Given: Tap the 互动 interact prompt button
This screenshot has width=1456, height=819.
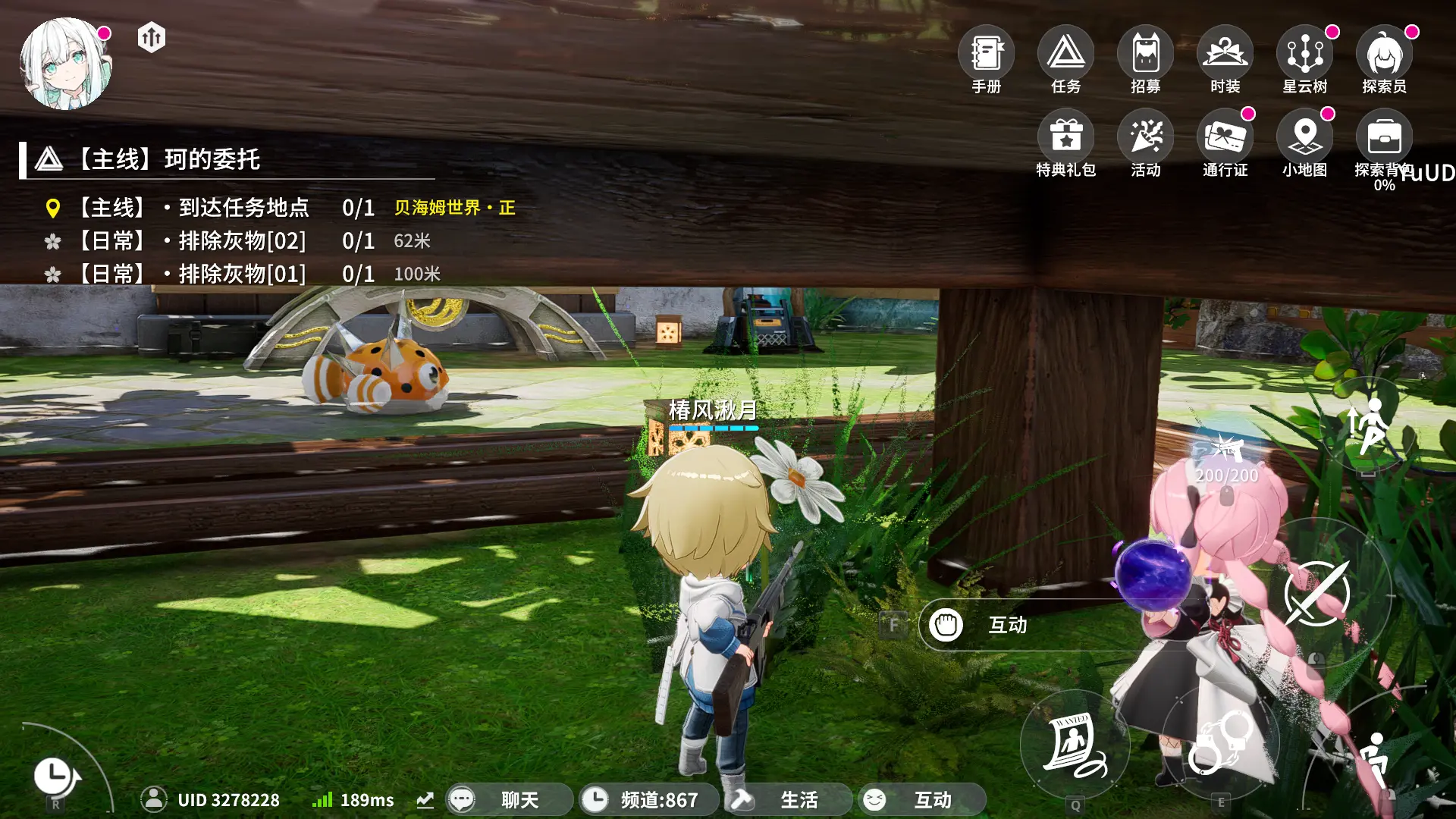Looking at the screenshot, I should point(1006,625).
